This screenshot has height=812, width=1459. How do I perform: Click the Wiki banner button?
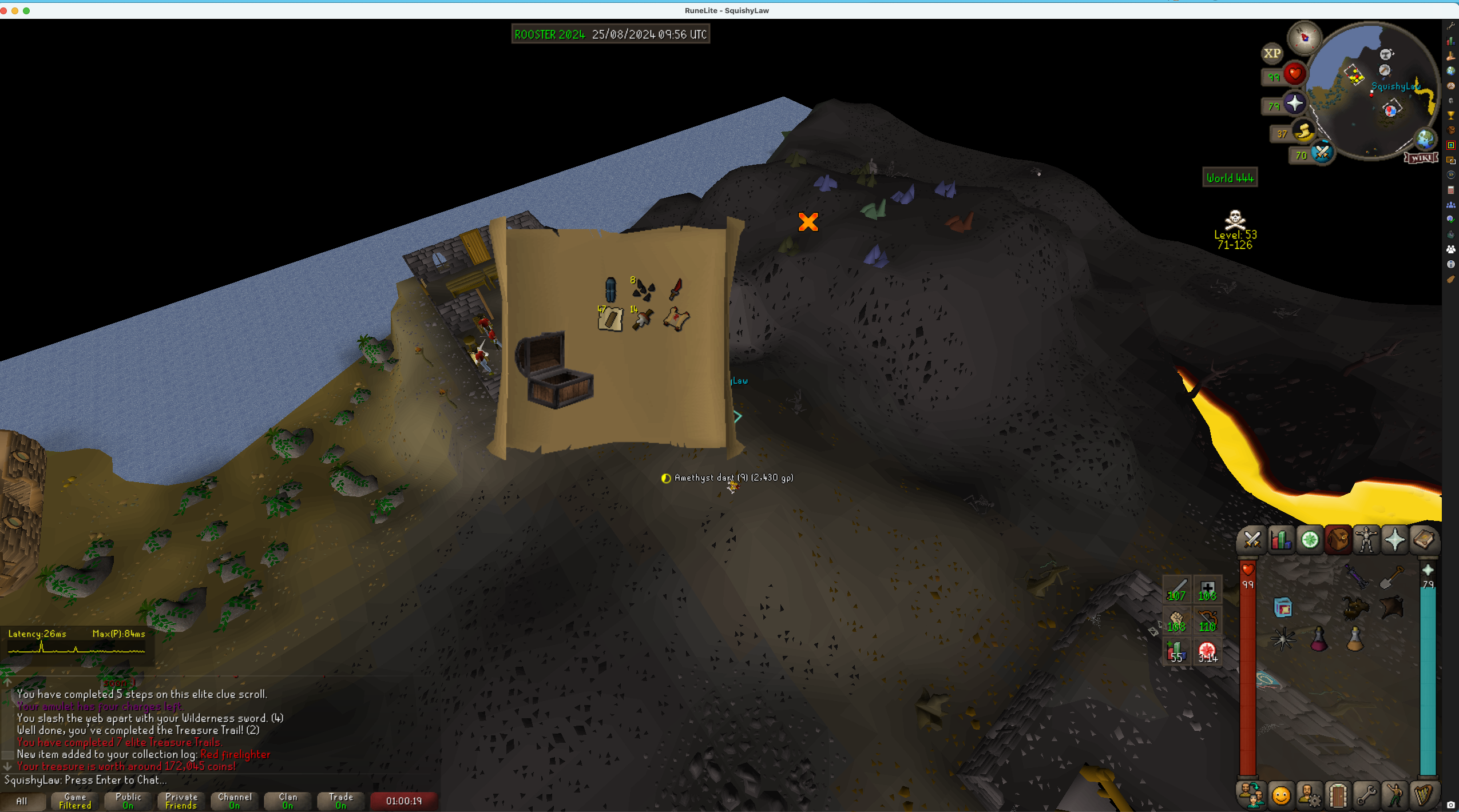[x=1421, y=158]
